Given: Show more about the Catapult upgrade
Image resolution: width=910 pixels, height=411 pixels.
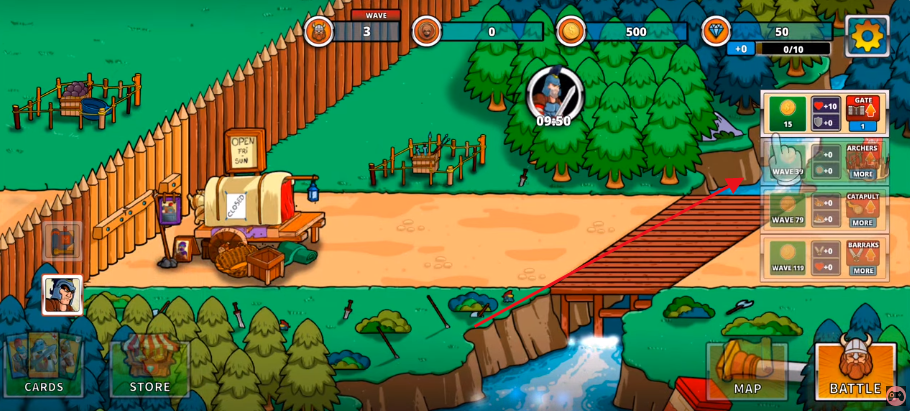Looking at the screenshot, I should click(x=863, y=222).
